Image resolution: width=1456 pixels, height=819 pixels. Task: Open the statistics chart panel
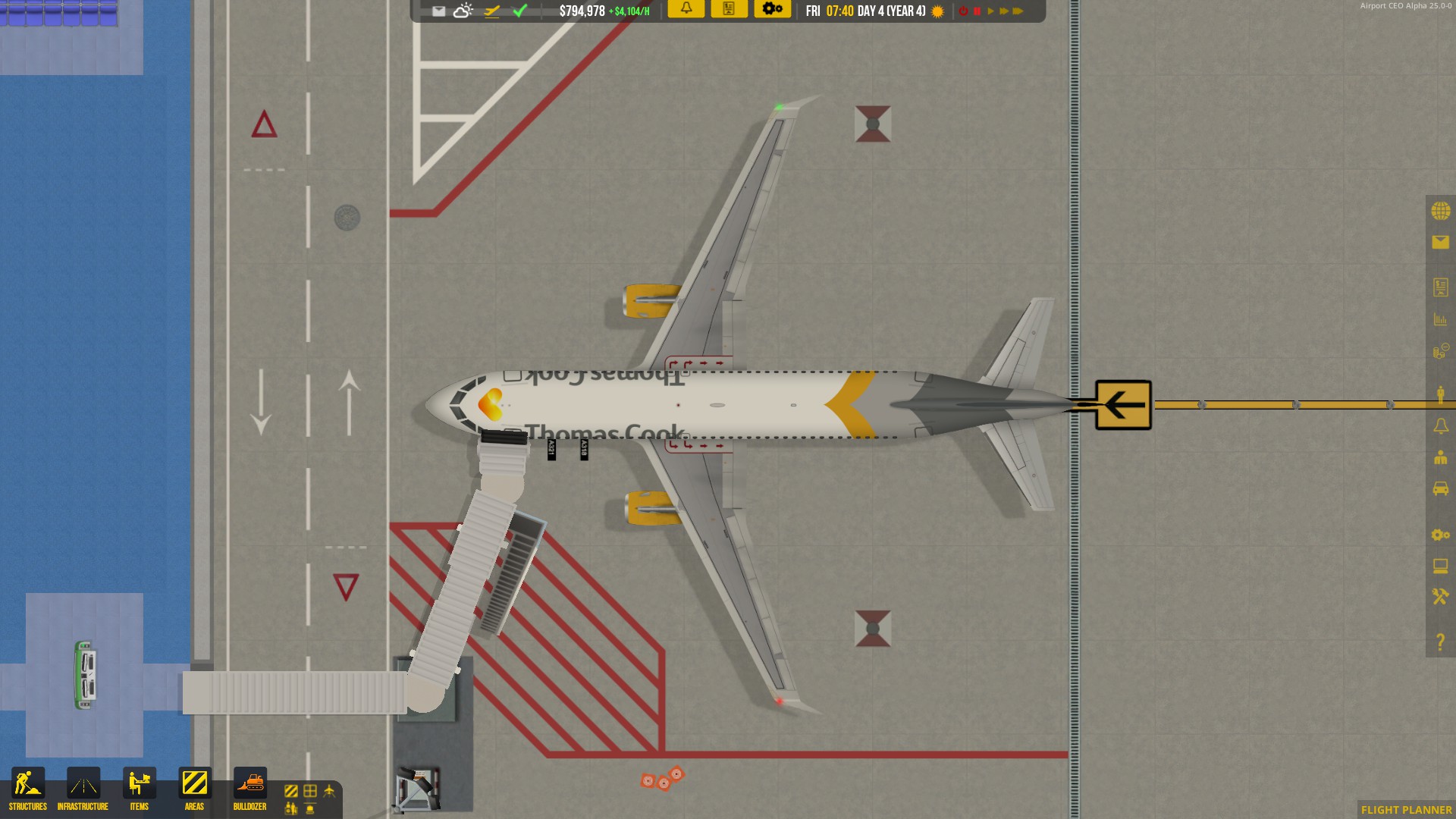[x=1442, y=319]
